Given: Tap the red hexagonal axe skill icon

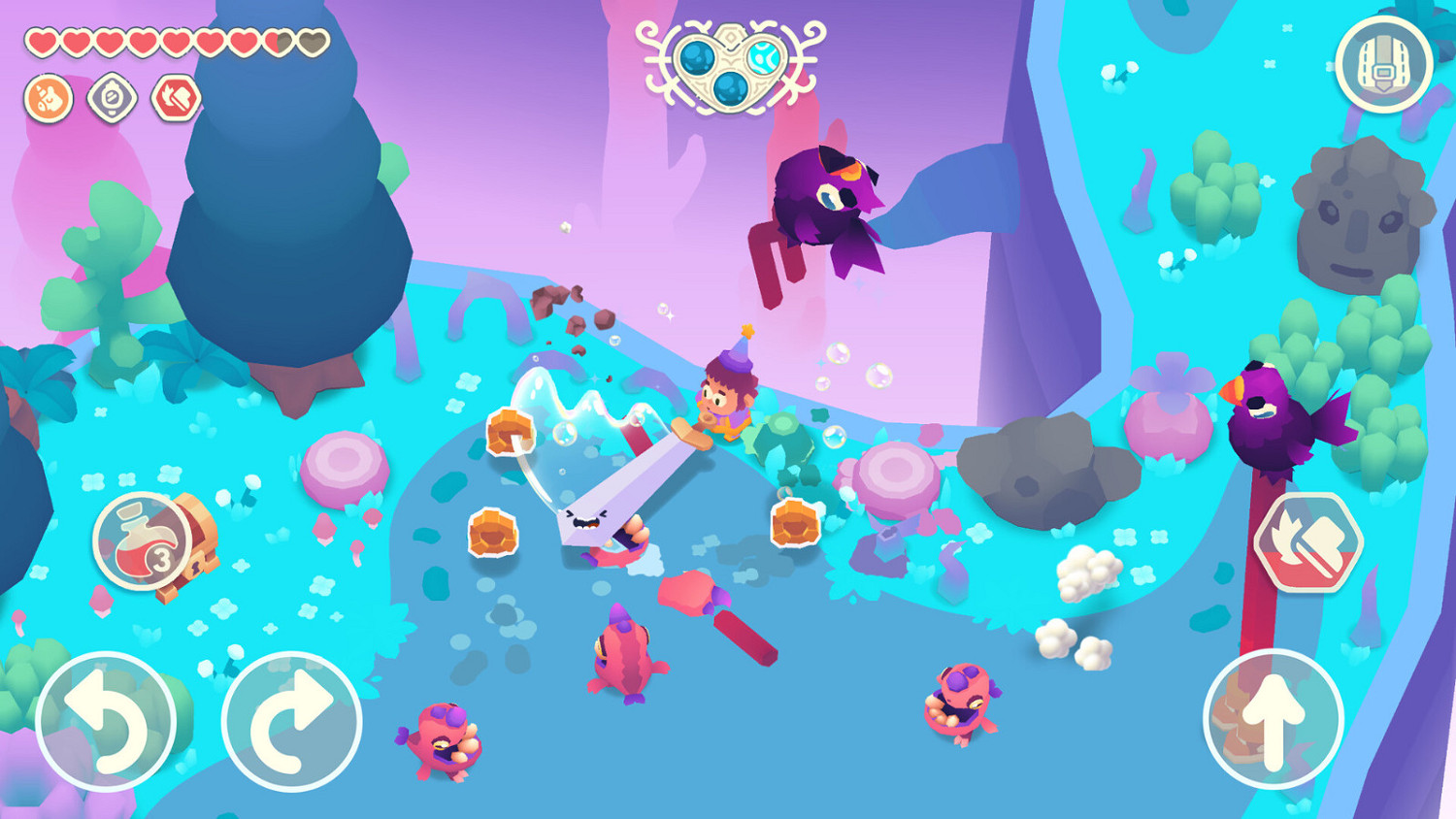Looking at the screenshot, I should (175, 99).
